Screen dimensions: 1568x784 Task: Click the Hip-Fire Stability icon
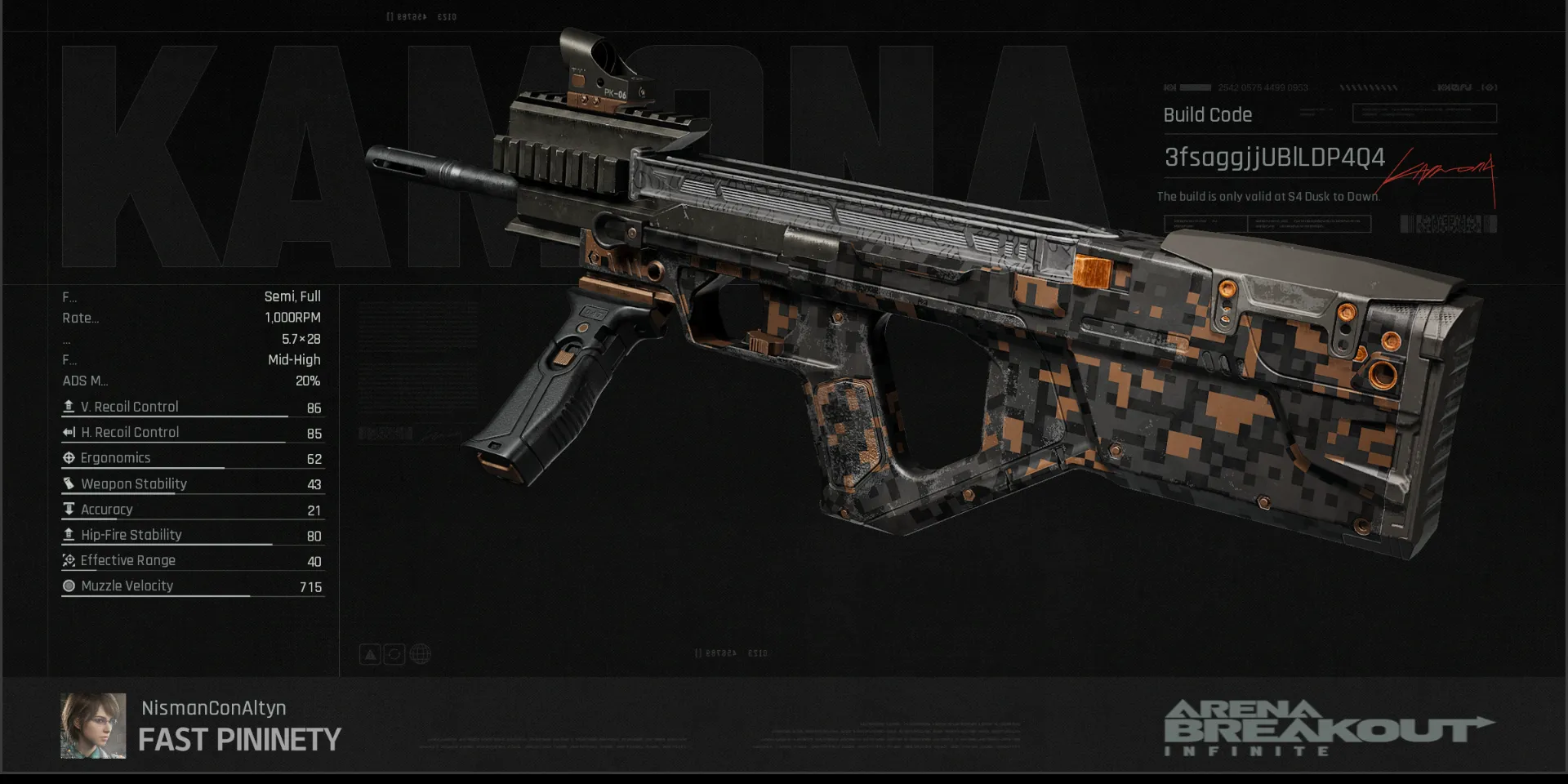(69, 534)
